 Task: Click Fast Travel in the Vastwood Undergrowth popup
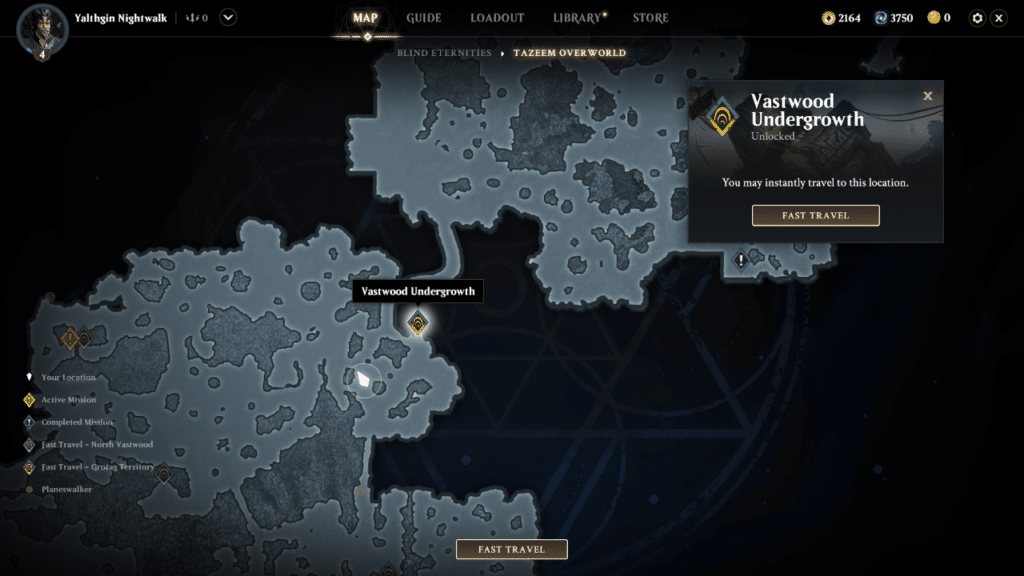pos(815,215)
